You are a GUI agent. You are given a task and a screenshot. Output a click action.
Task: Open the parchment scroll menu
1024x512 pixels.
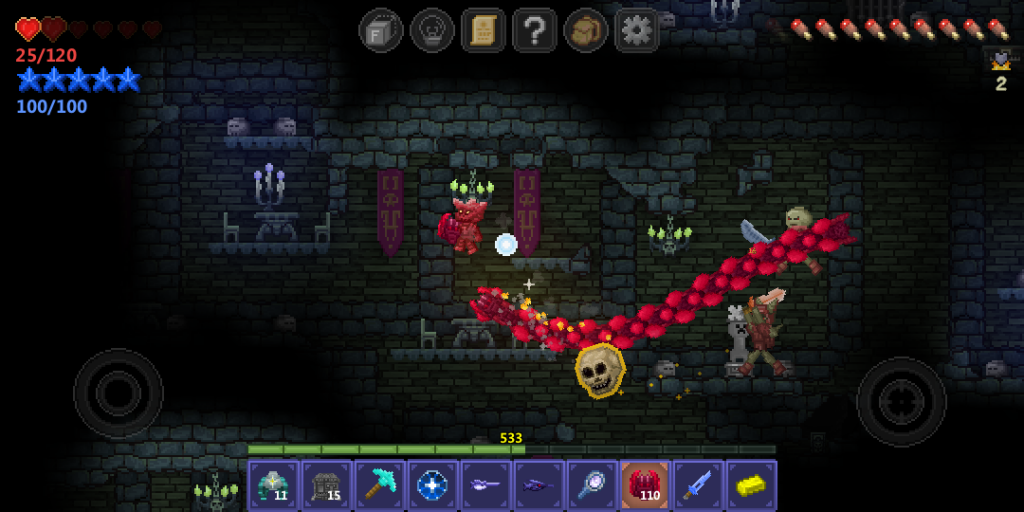(x=483, y=30)
